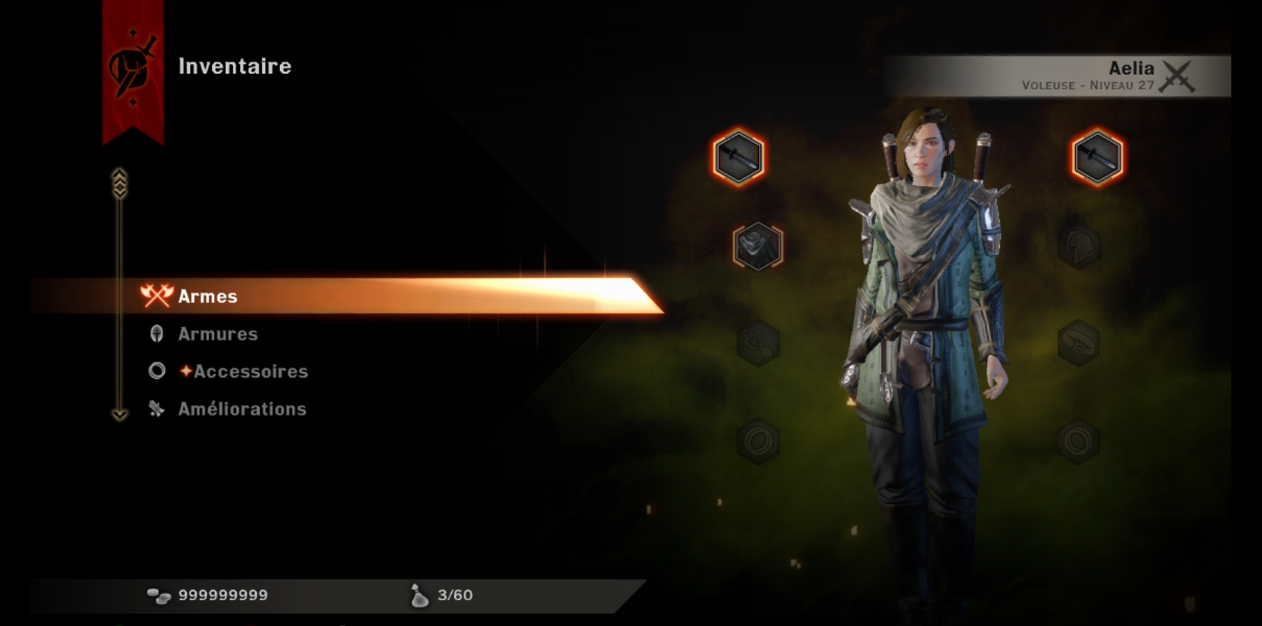Screen dimensions: 1262x626
Task: Open the empty amulet slot
Action: (757, 342)
